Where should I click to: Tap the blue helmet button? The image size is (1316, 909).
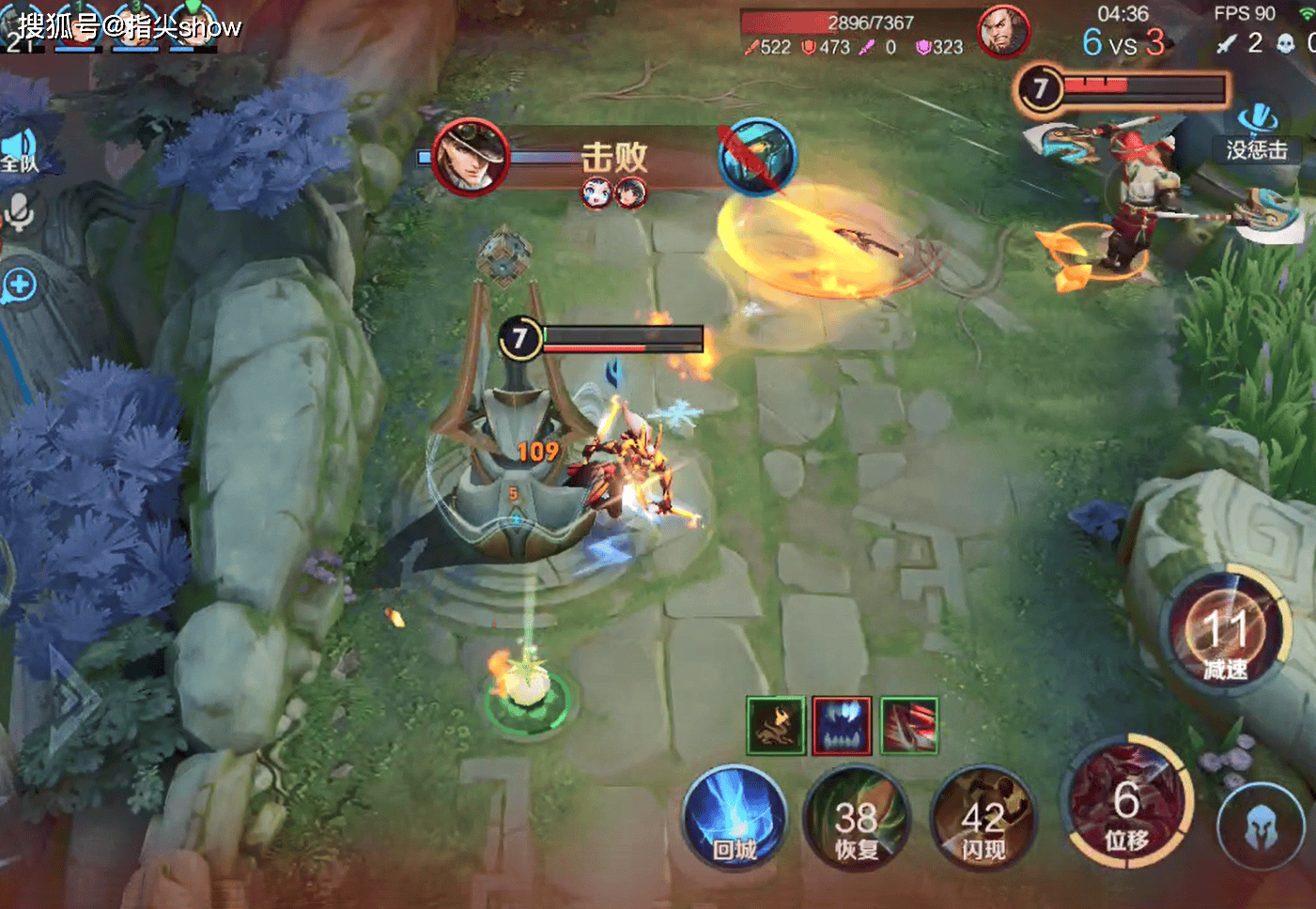click(1261, 827)
